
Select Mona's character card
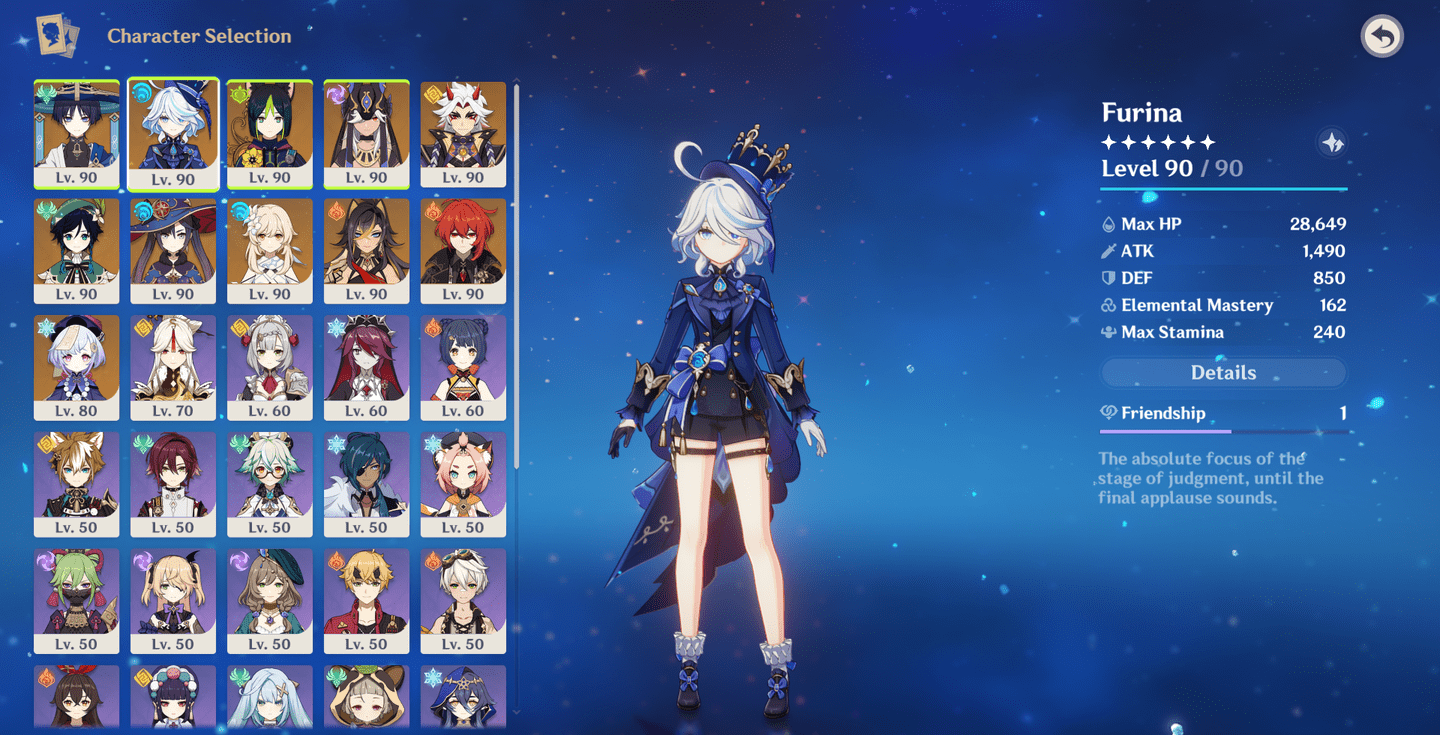173,245
